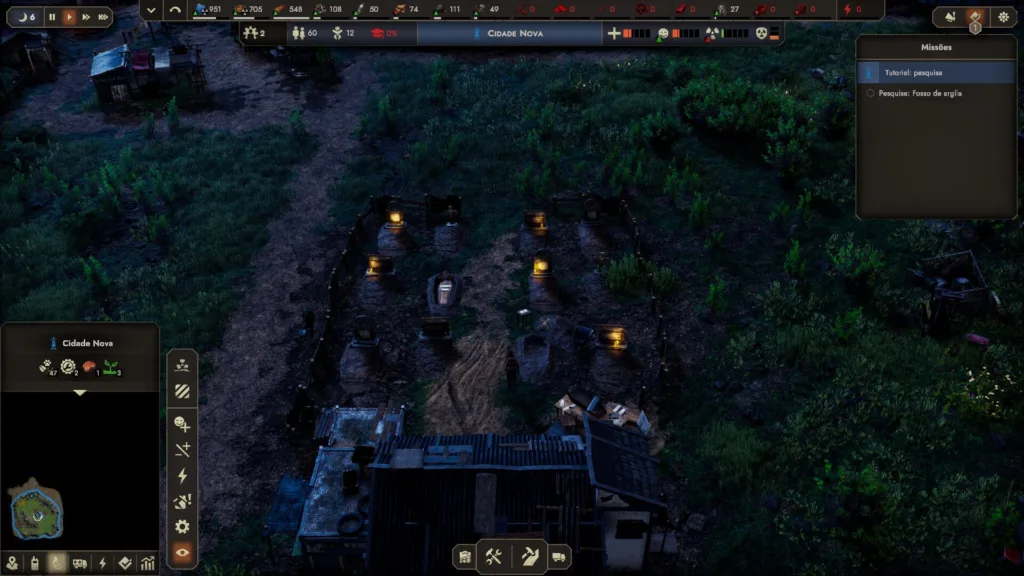Collapse the Cidade Nova panel arrow
This screenshot has height=576, width=1024.
(80, 392)
